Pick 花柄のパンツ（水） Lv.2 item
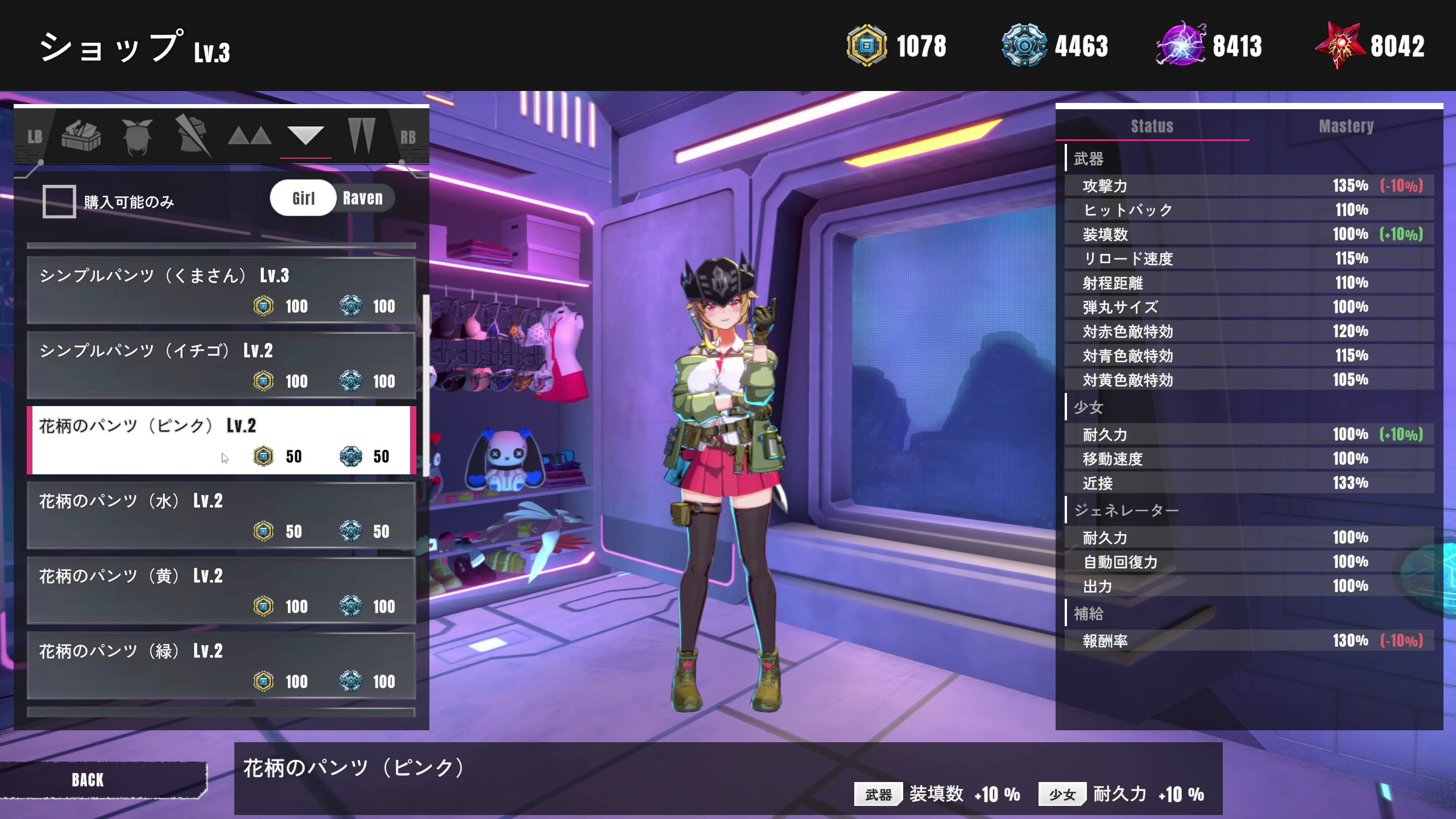Viewport: 1456px width, 819px height. 221,515
